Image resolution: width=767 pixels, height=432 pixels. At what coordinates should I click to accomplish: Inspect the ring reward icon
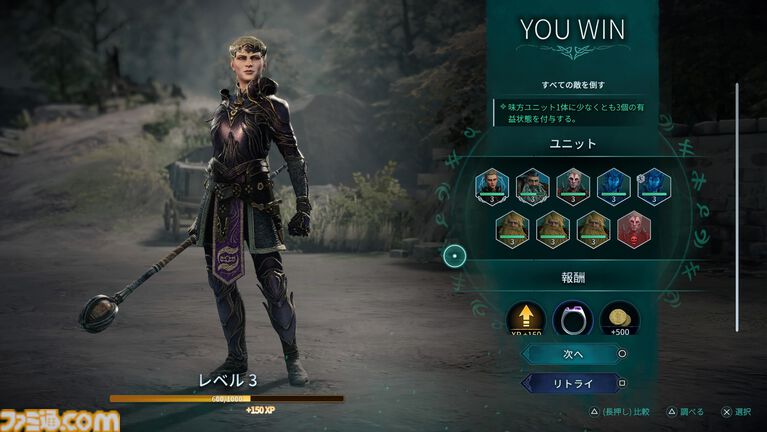coord(573,319)
